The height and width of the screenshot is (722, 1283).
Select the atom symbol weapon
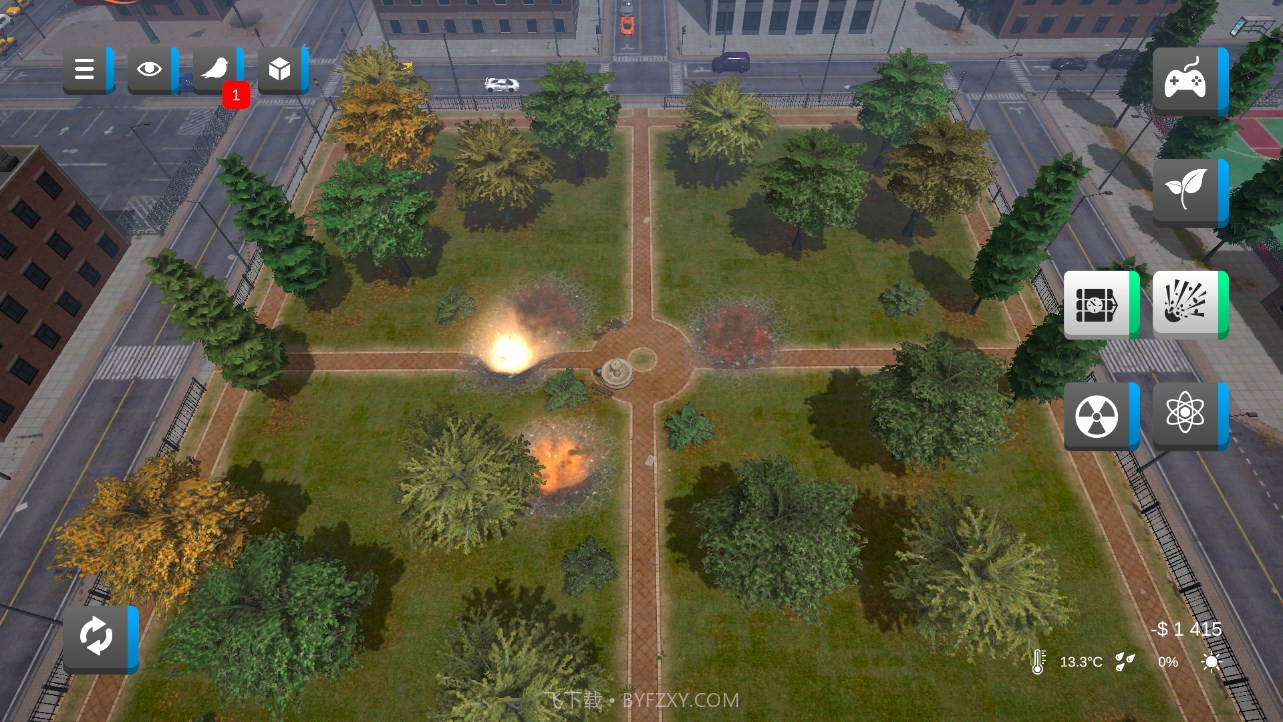(x=1187, y=415)
